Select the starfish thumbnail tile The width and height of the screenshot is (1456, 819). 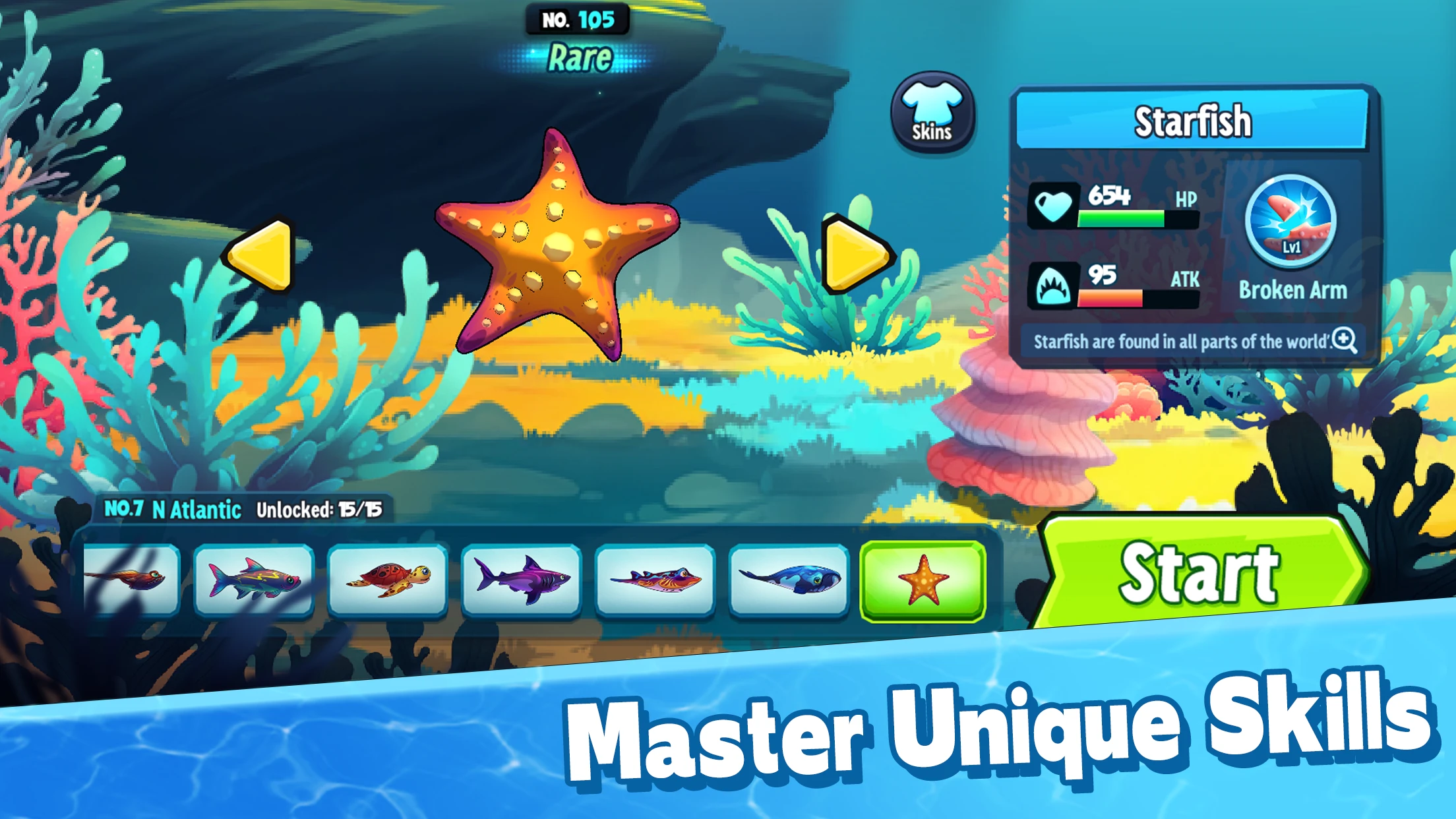[x=923, y=580]
